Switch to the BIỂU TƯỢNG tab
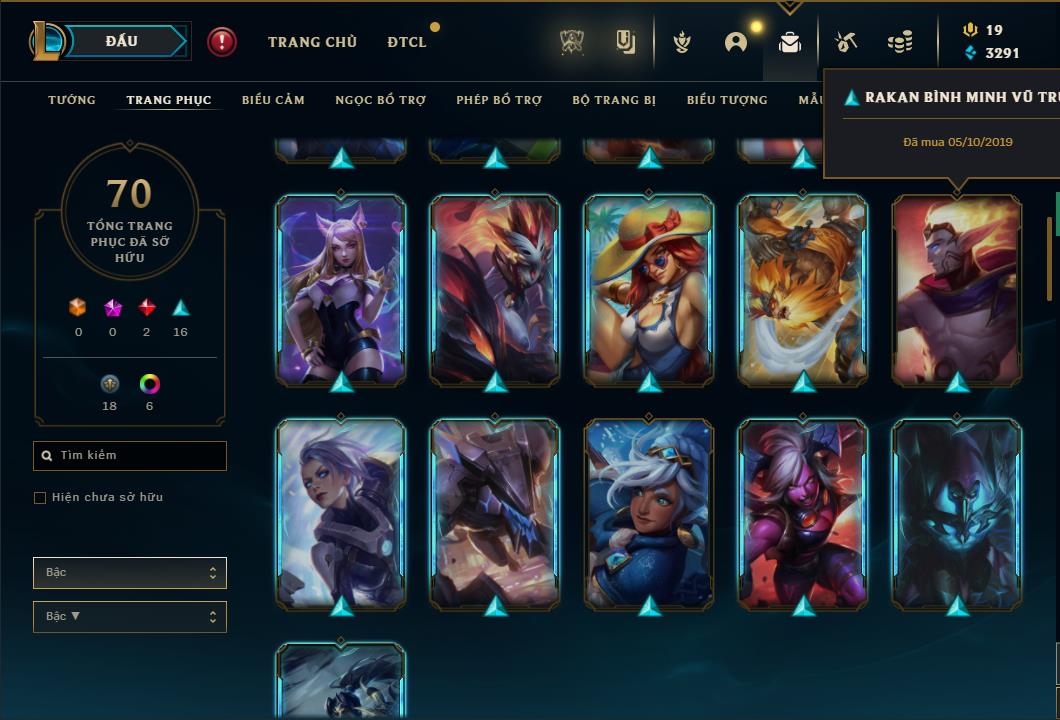This screenshot has width=1060, height=720. coord(727,100)
